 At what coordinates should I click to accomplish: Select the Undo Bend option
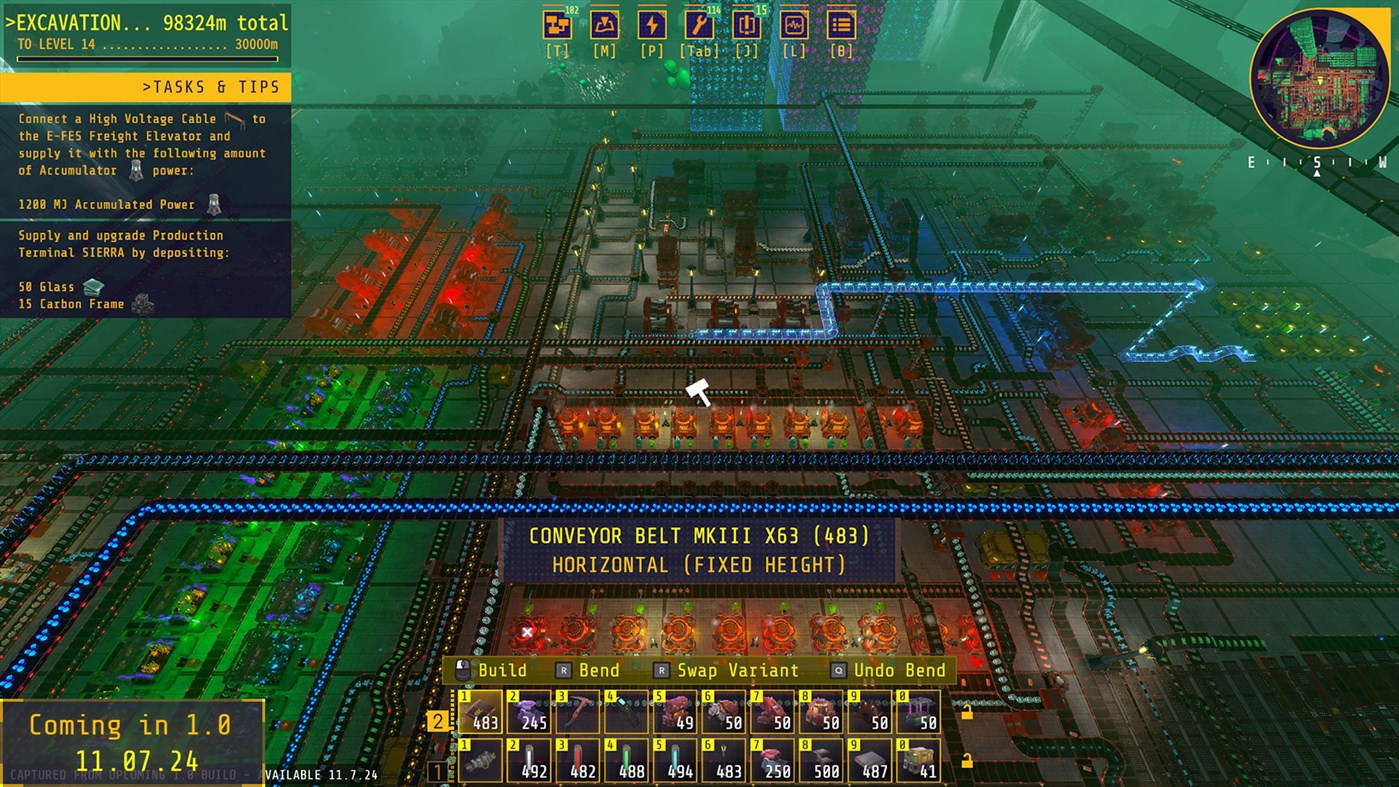[902, 670]
